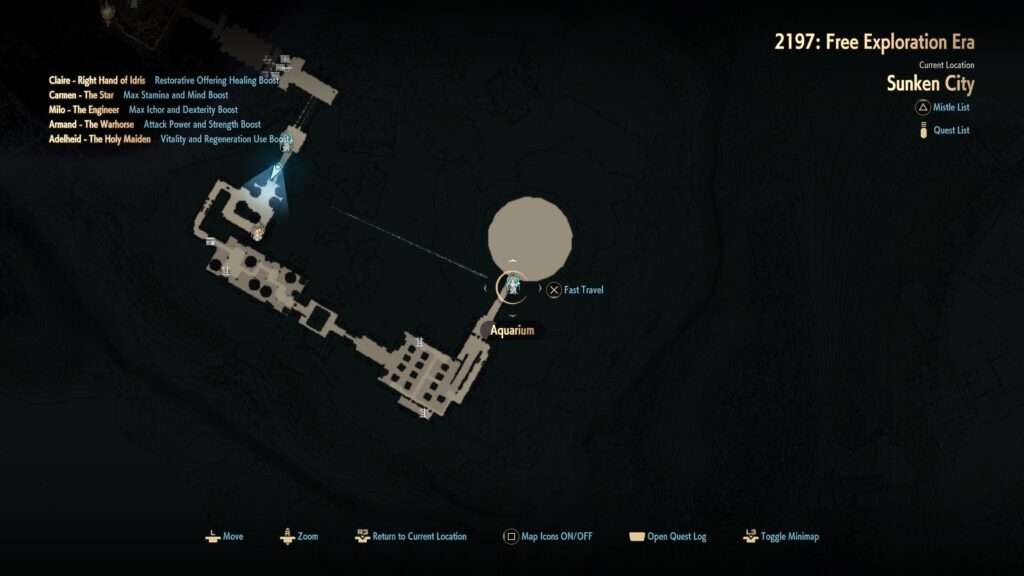Select Armand - The Warhorse entry
The image size is (1024, 576).
coord(91,124)
